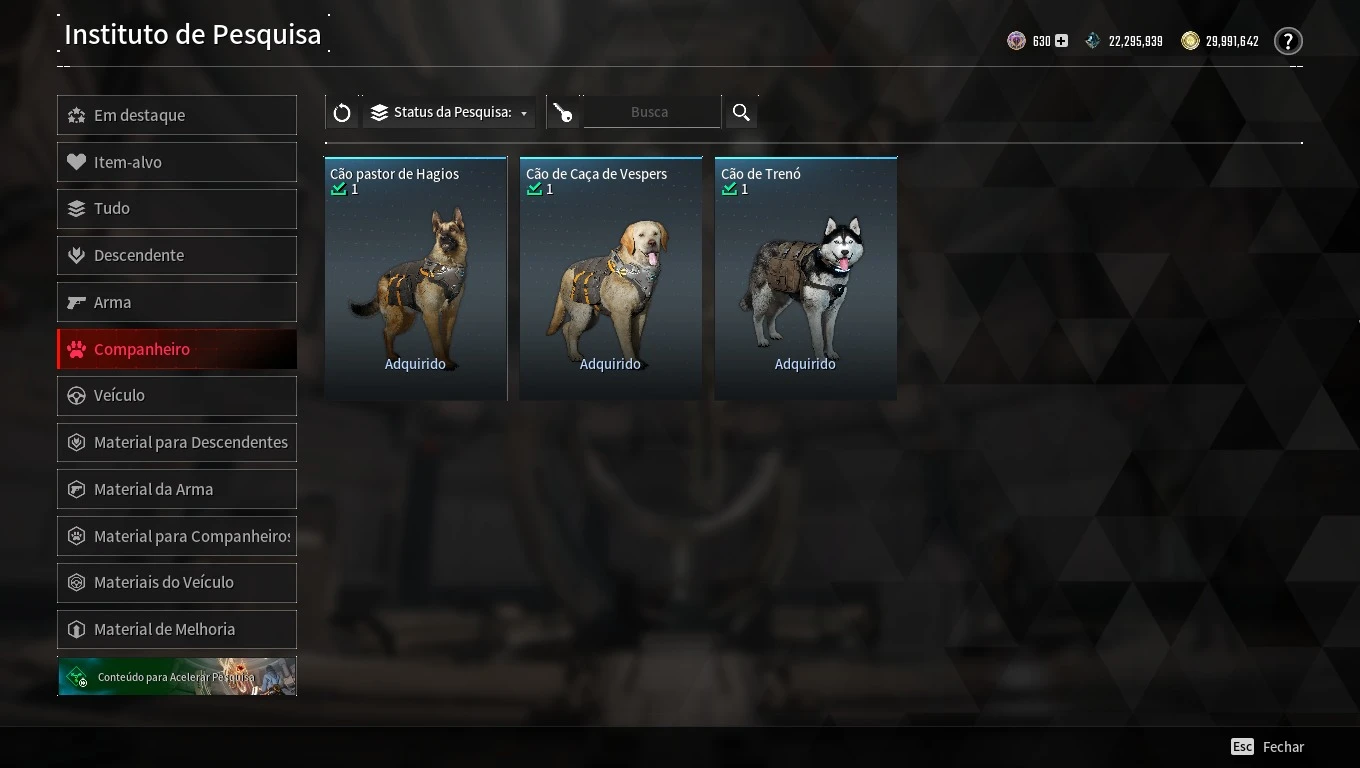Switch to the Item-alvo tab
The width and height of the screenshot is (1360, 768).
pos(177,162)
